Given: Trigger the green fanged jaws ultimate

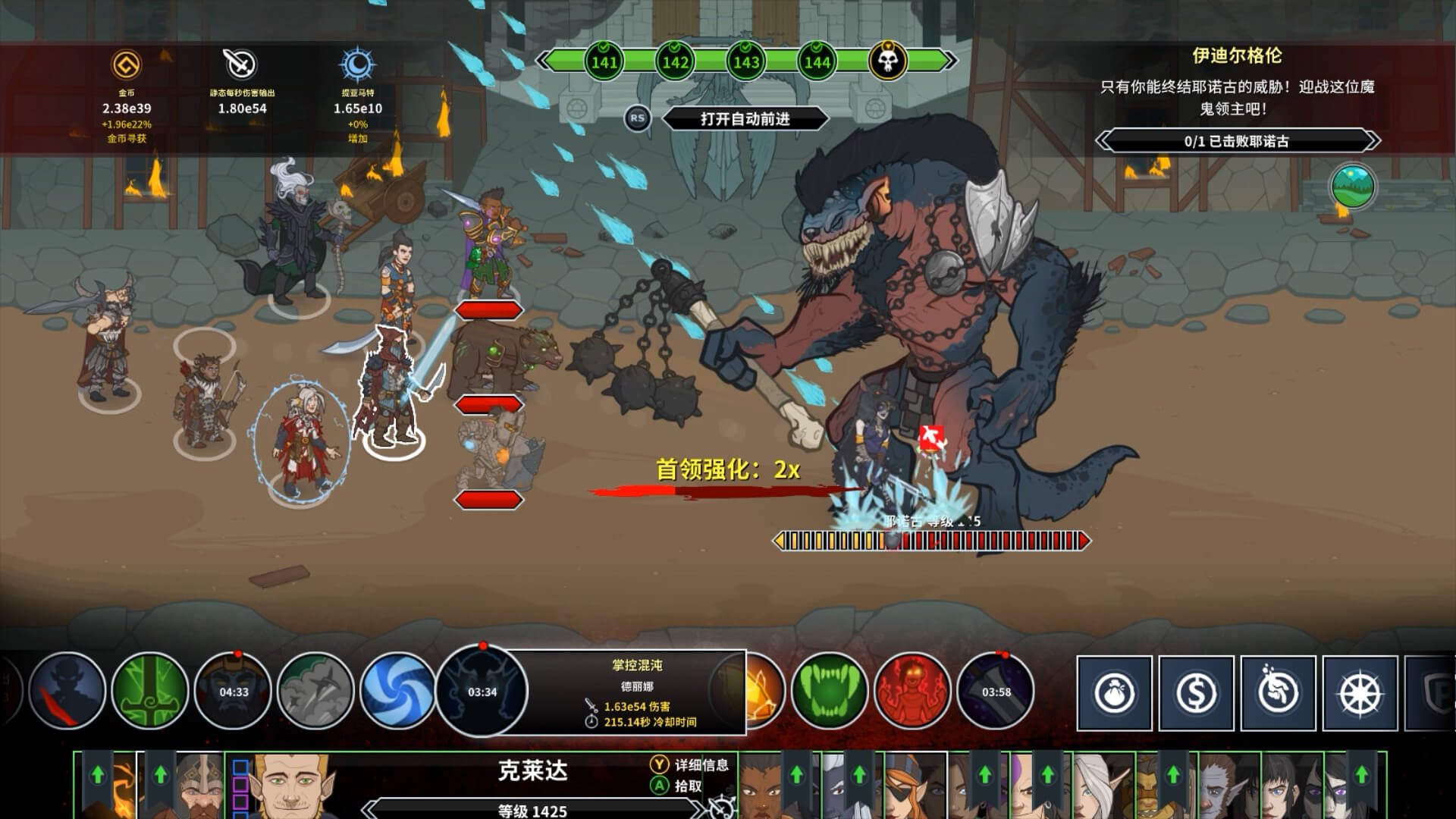Looking at the screenshot, I should coord(829,691).
